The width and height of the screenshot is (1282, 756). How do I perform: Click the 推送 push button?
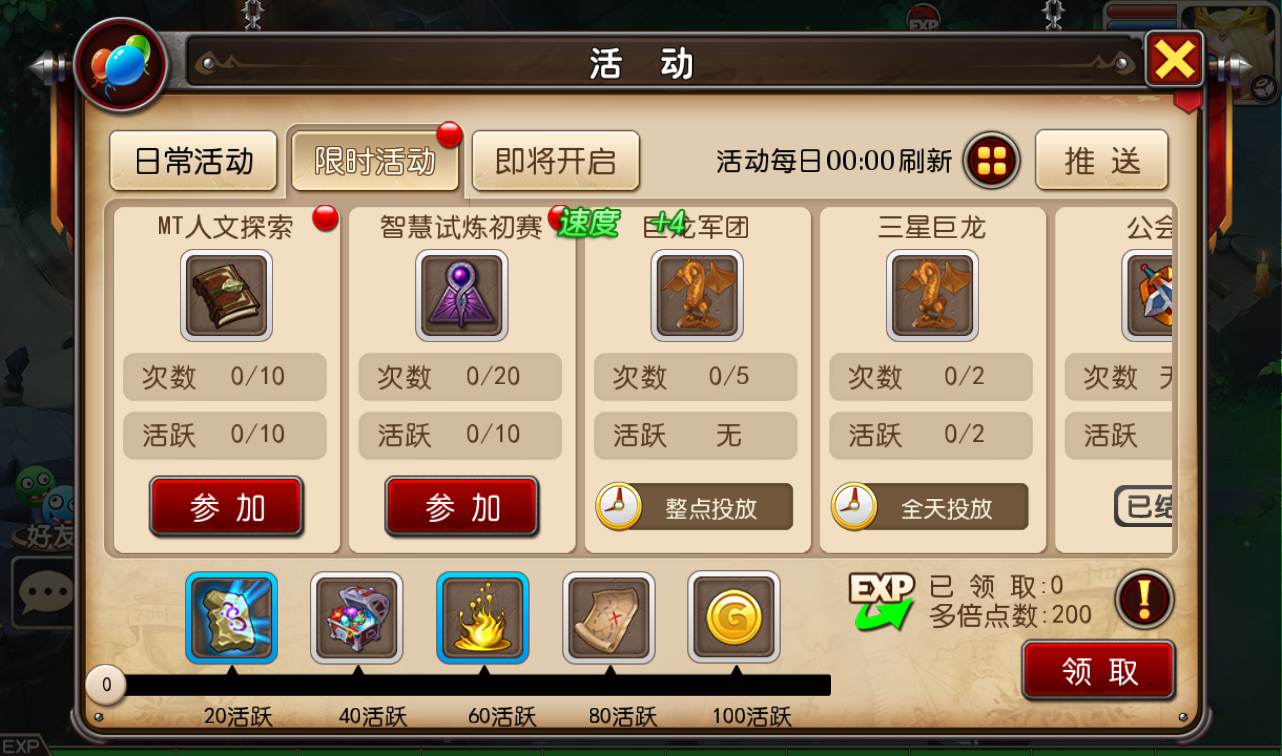(x=1101, y=161)
